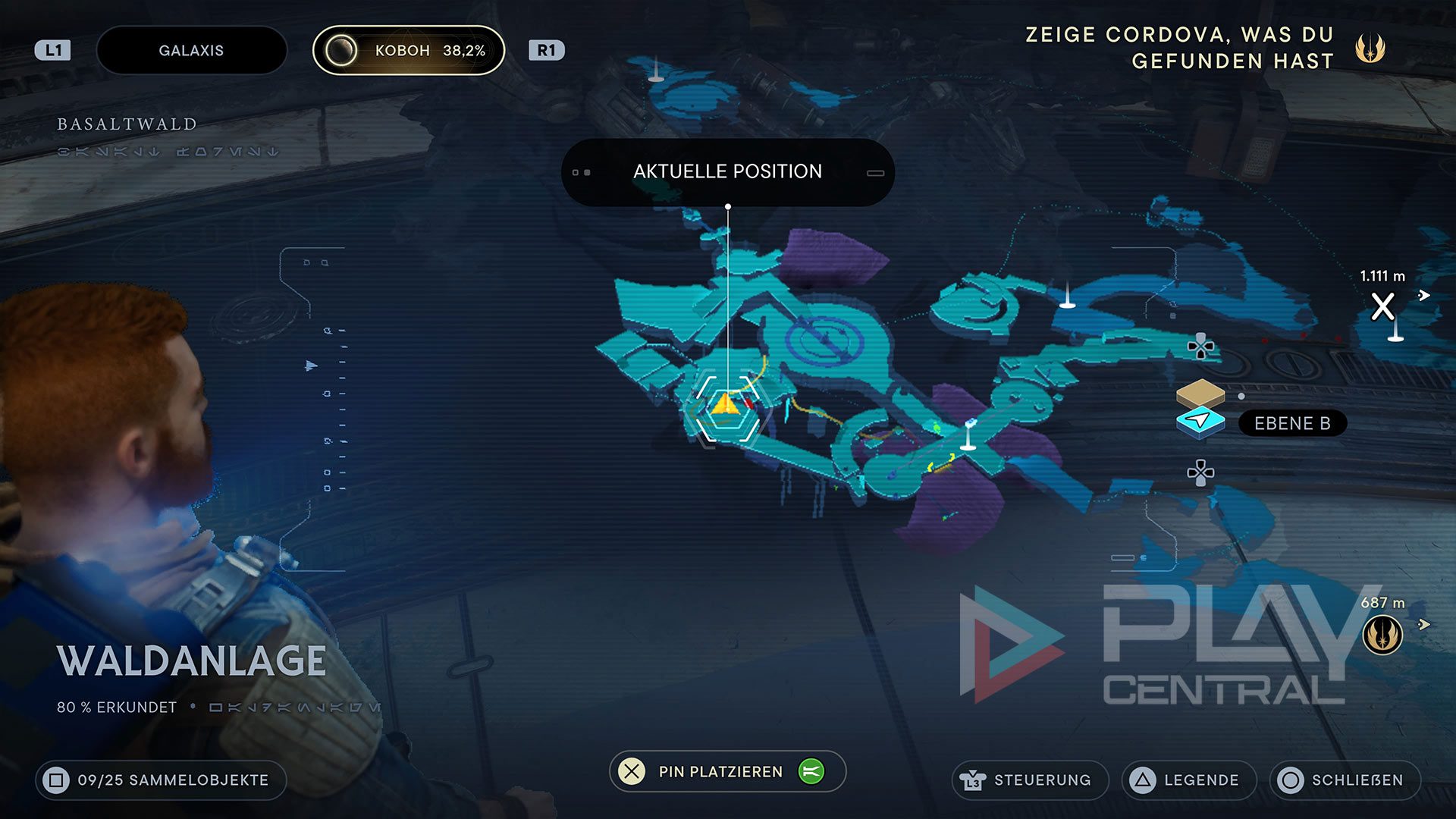
Task: Switch to the upper tan map level
Action: coord(1200,393)
